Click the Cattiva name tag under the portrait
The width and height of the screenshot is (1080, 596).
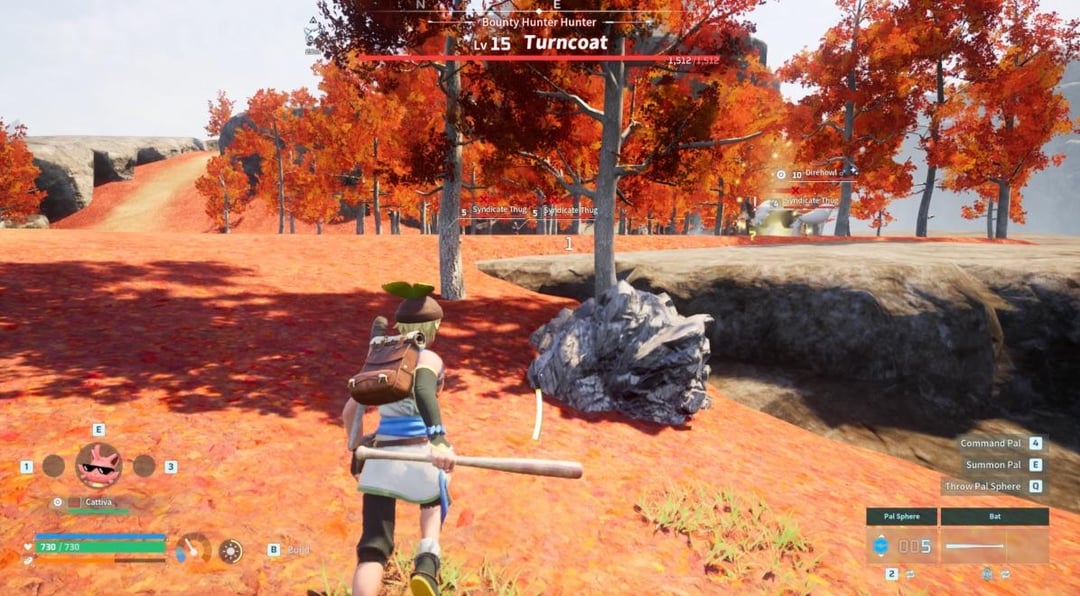98,502
